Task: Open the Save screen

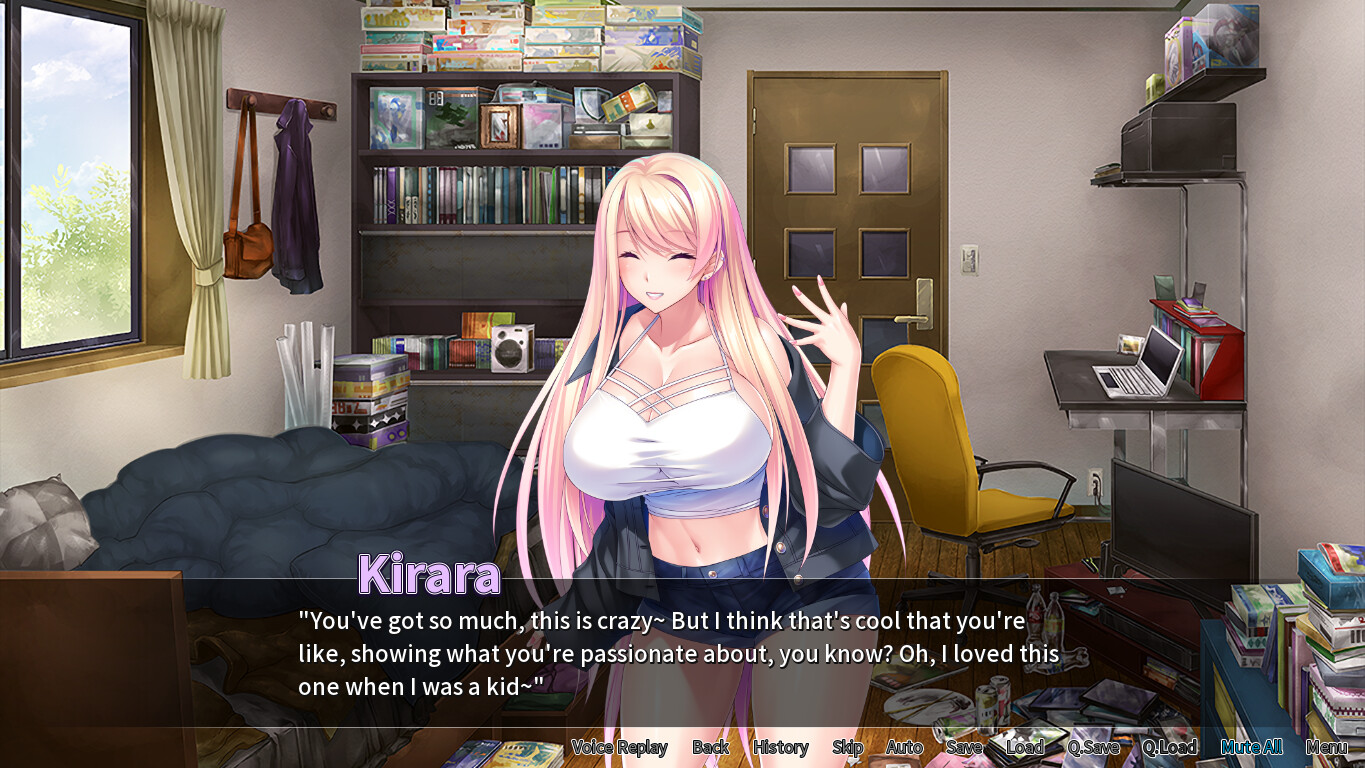Action: point(963,747)
